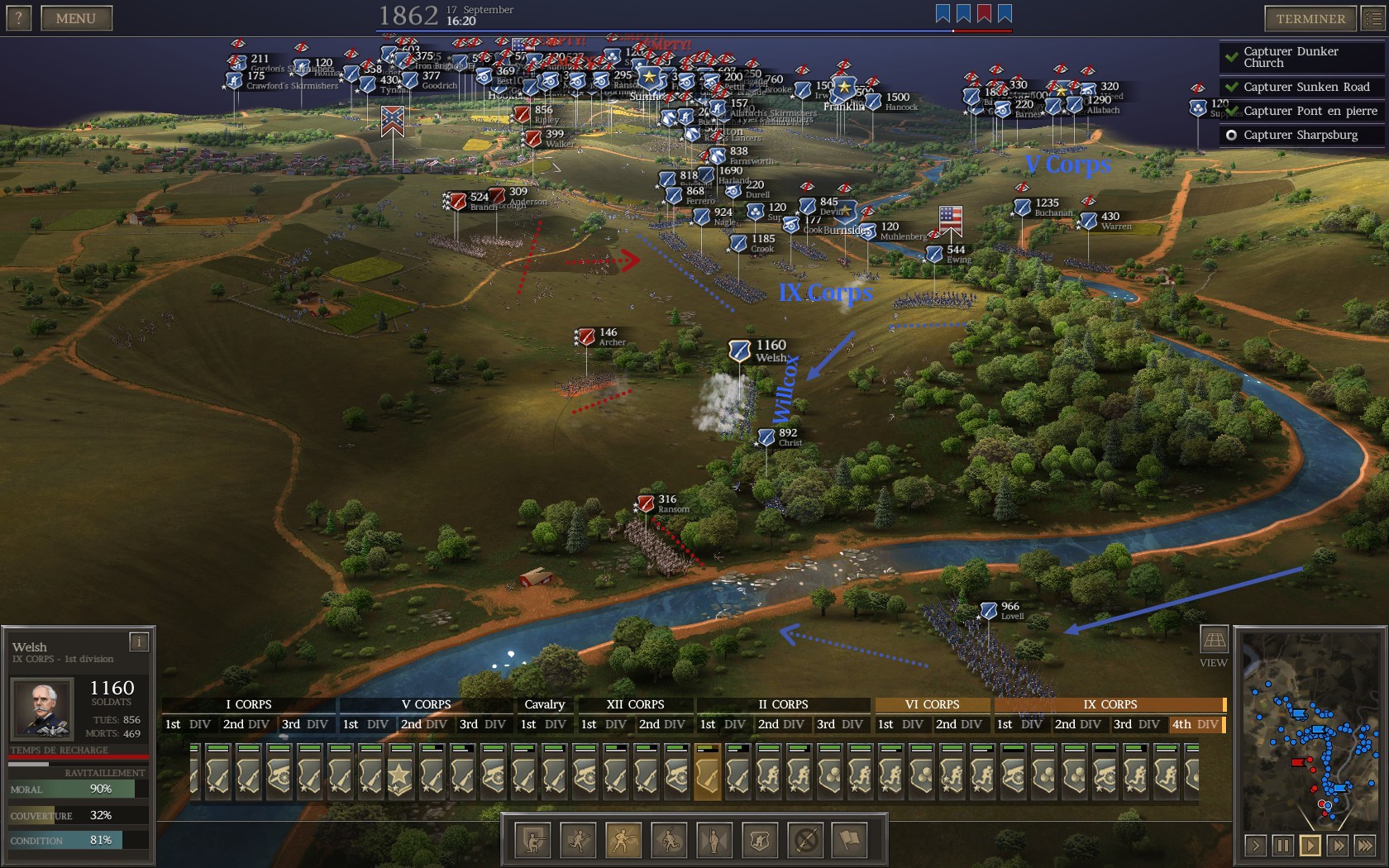Screen dimensions: 1389x868
Task: Pause the battle with the pause button
Action: point(1282,845)
